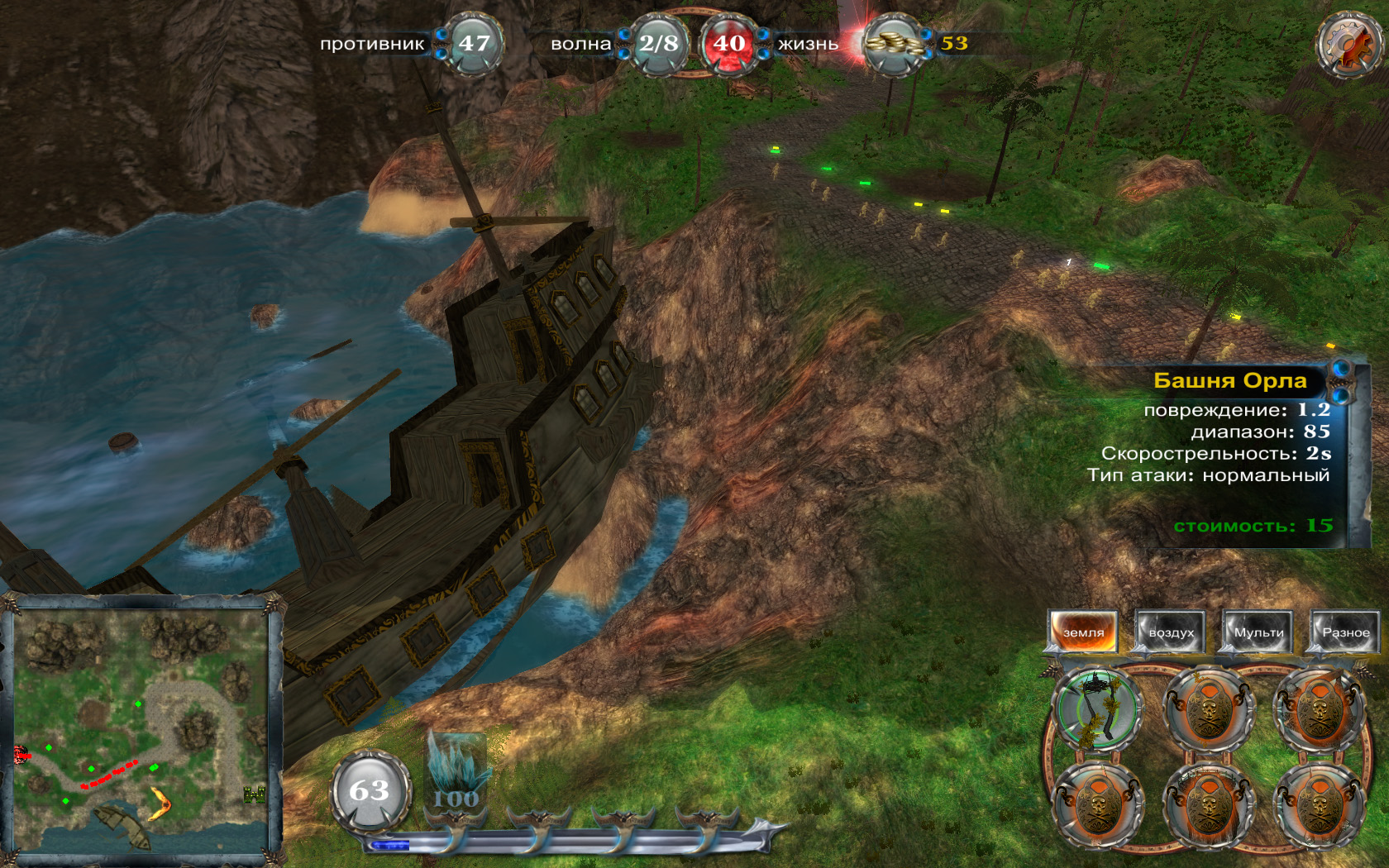Open the Мульти tower category
1389x868 pixels.
pos(1258,632)
